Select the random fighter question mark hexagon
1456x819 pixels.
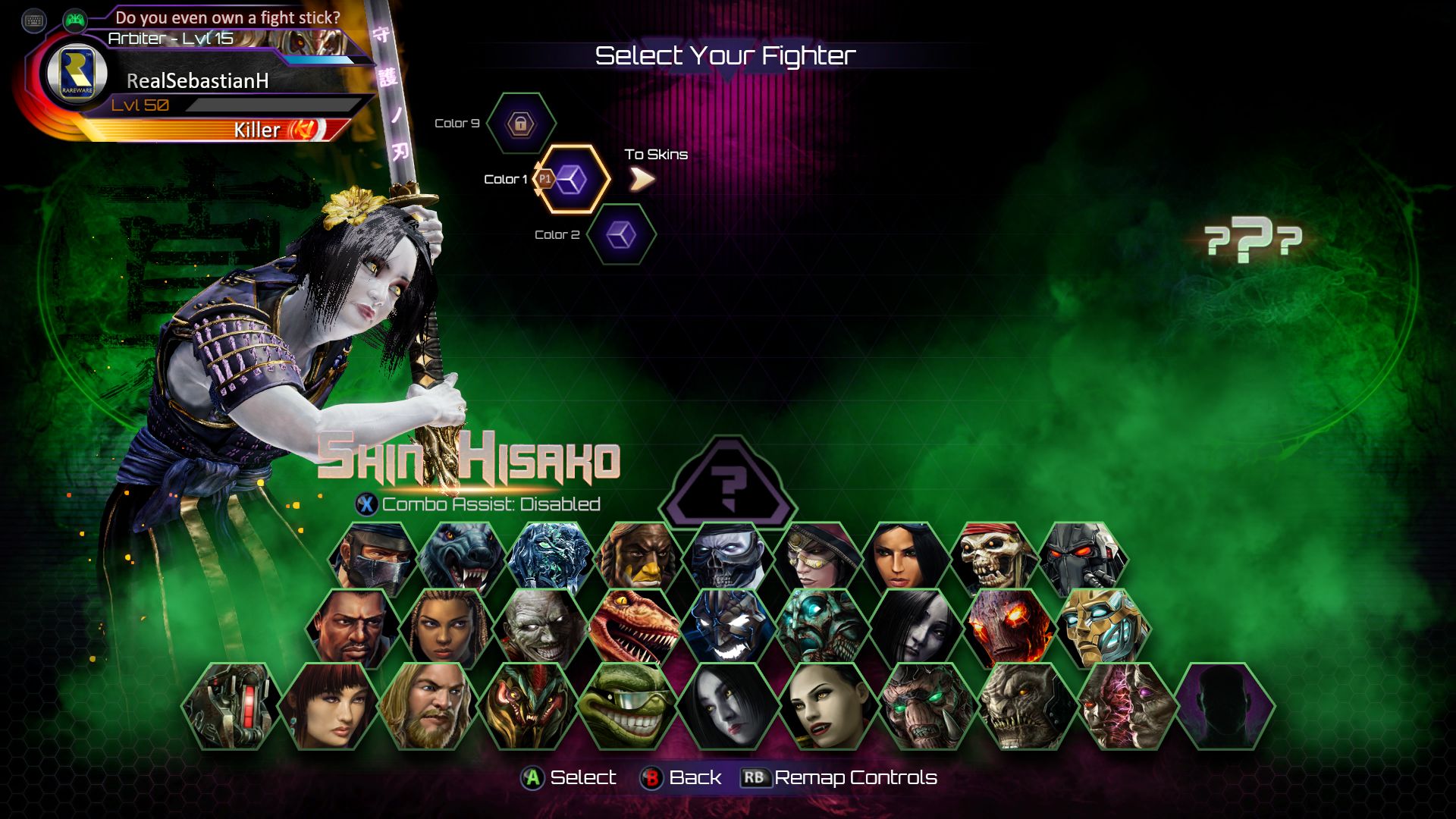click(730, 479)
